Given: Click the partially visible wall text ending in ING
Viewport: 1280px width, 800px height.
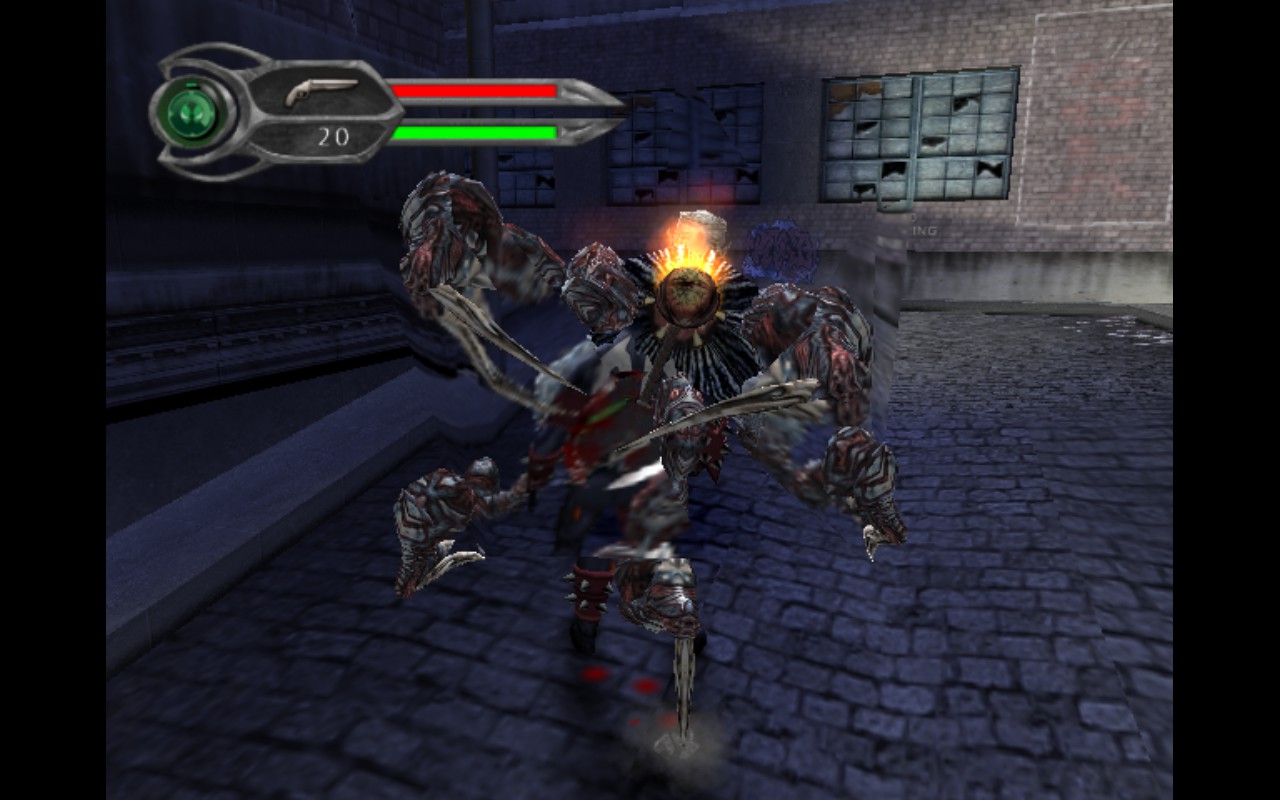Looking at the screenshot, I should pos(925,228).
